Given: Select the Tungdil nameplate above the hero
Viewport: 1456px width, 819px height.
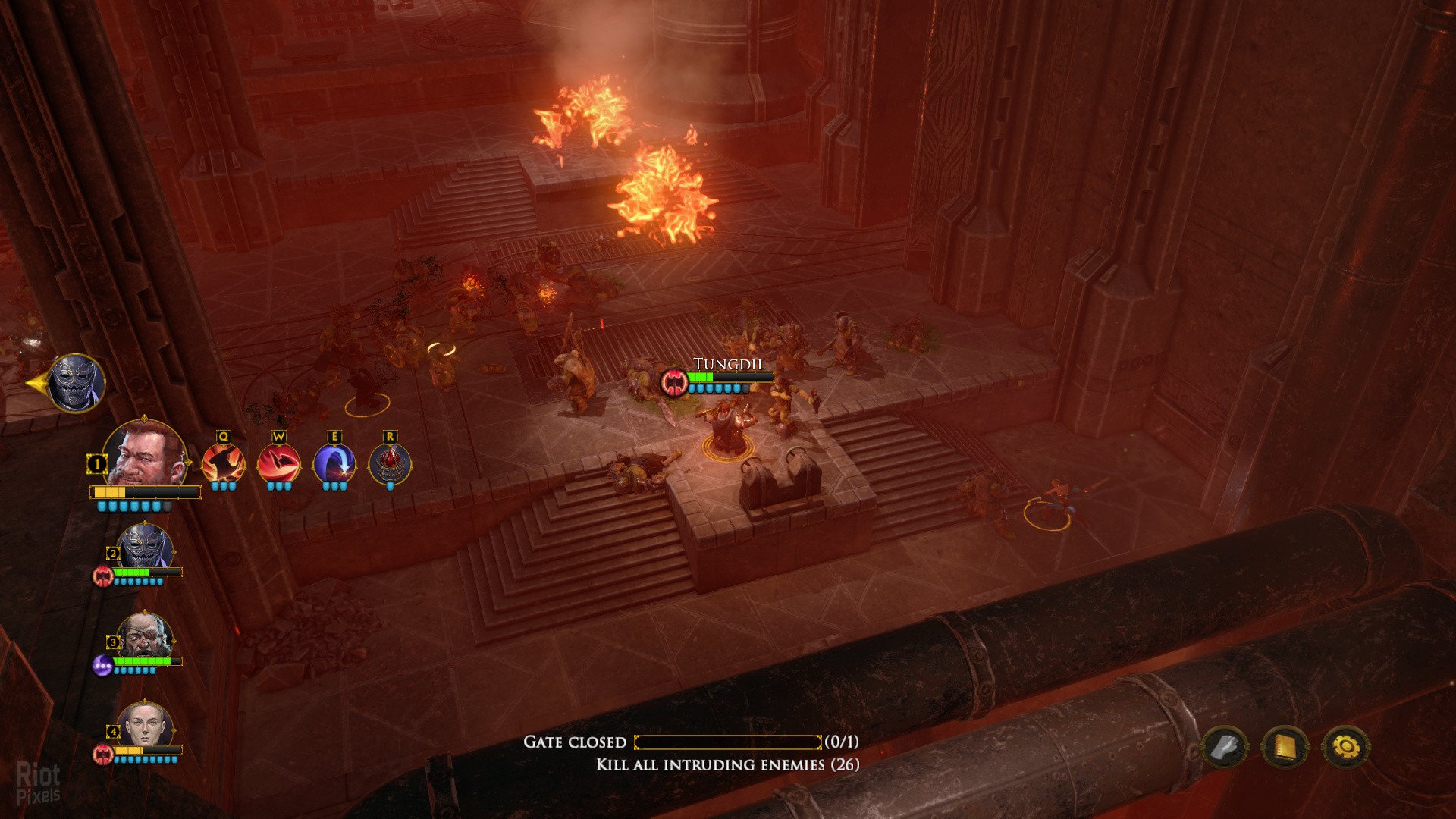Looking at the screenshot, I should 728,365.
